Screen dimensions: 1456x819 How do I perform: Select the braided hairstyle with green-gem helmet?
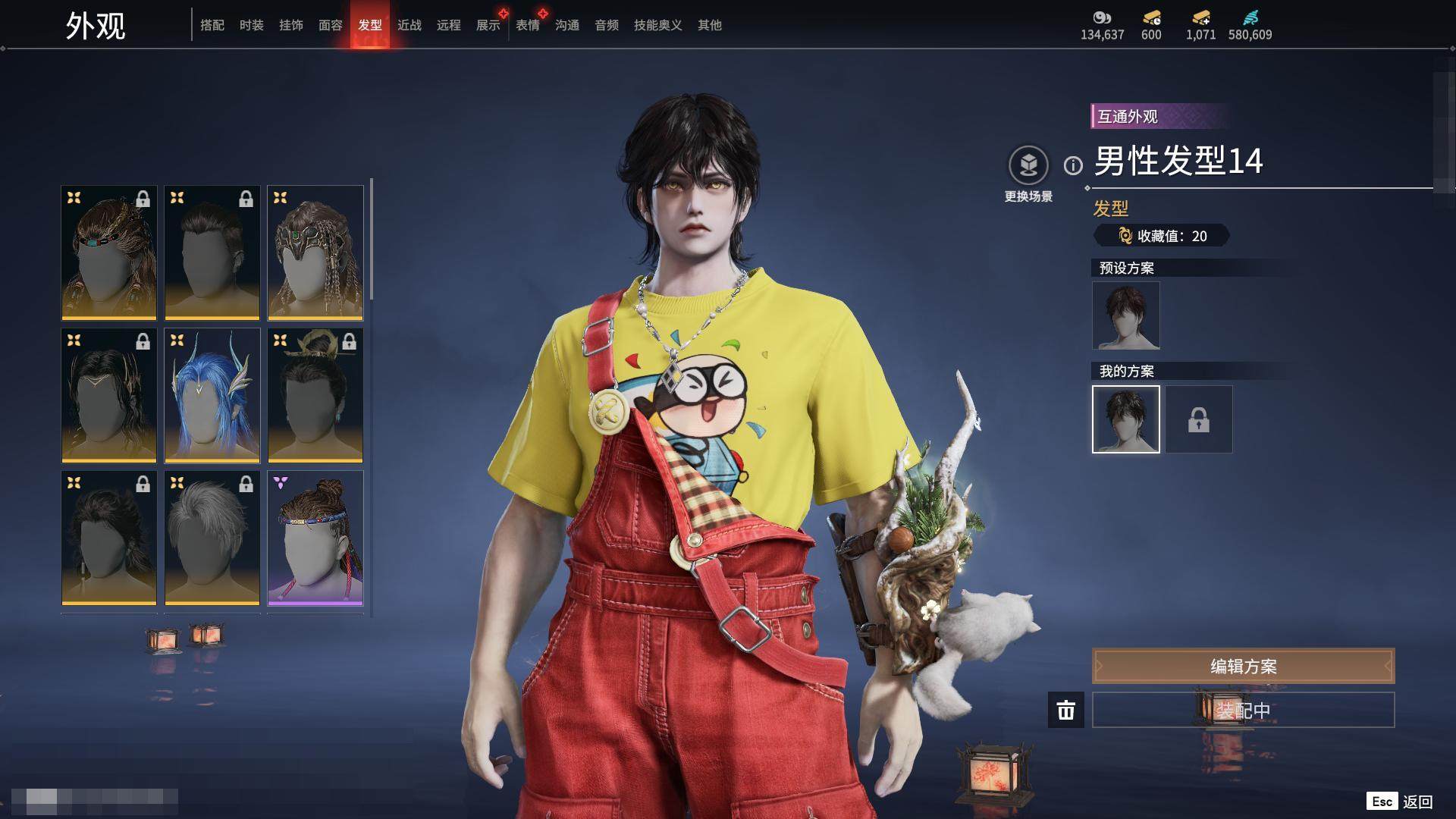pos(315,253)
